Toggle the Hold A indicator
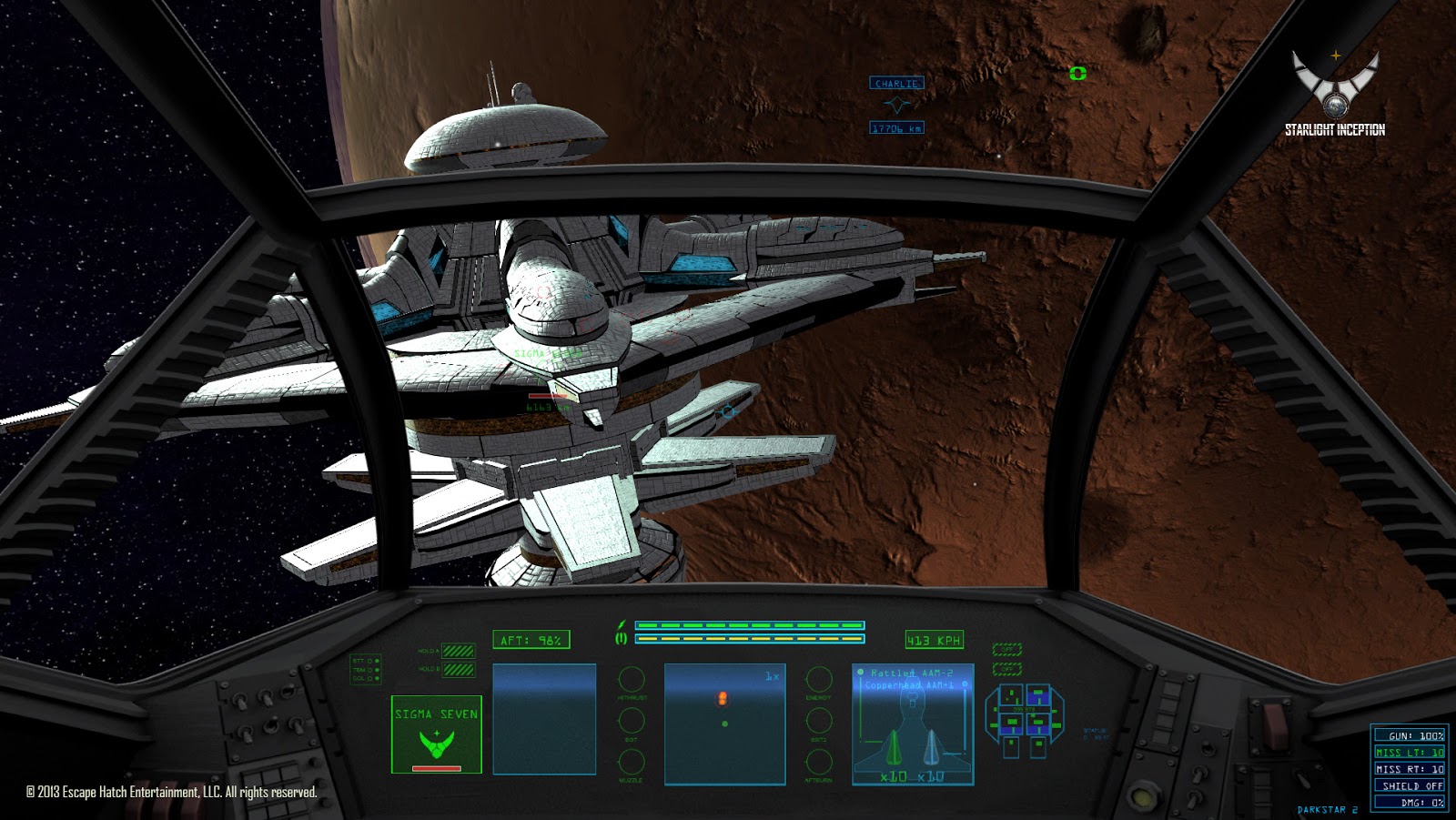The width and height of the screenshot is (1456, 820). click(458, 651)
